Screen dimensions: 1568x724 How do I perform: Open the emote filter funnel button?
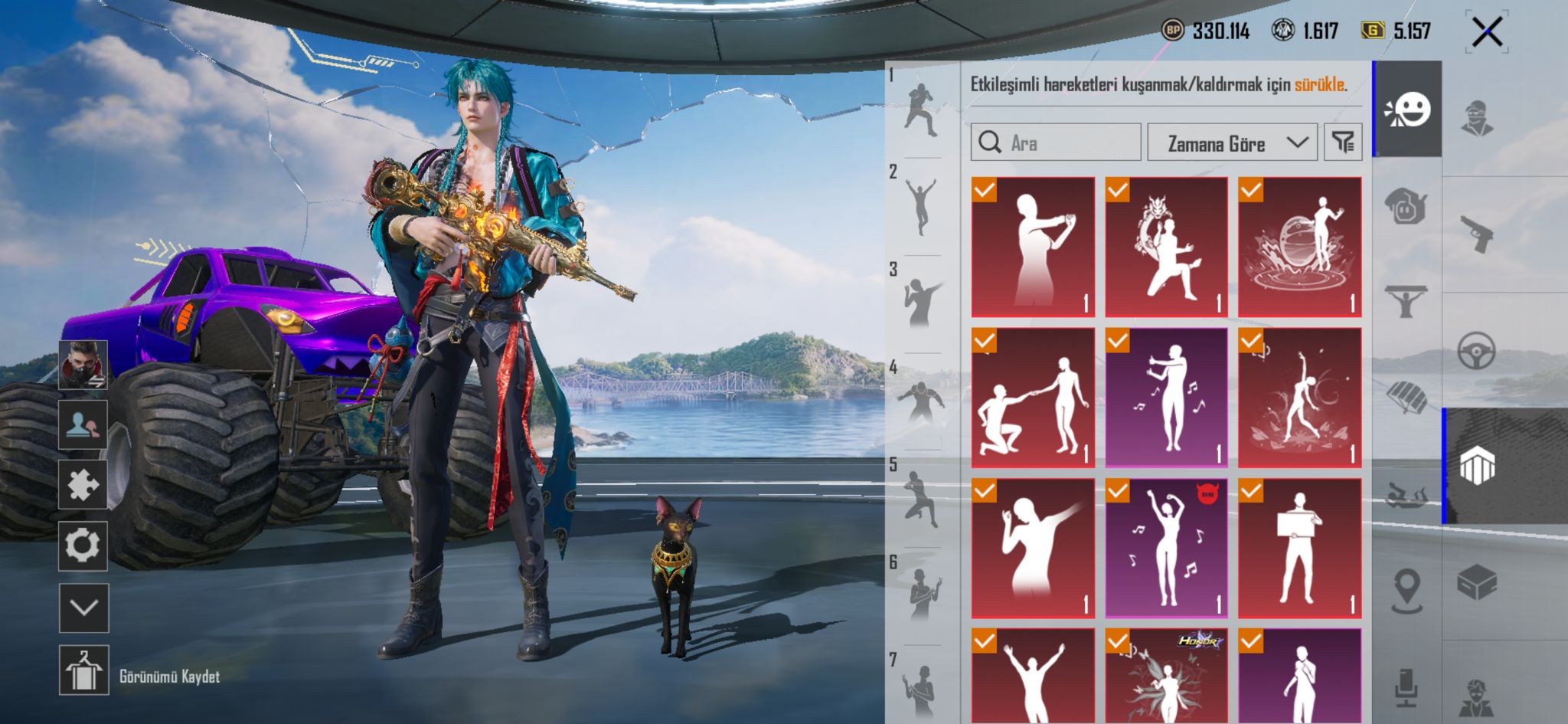[1343, 143]
